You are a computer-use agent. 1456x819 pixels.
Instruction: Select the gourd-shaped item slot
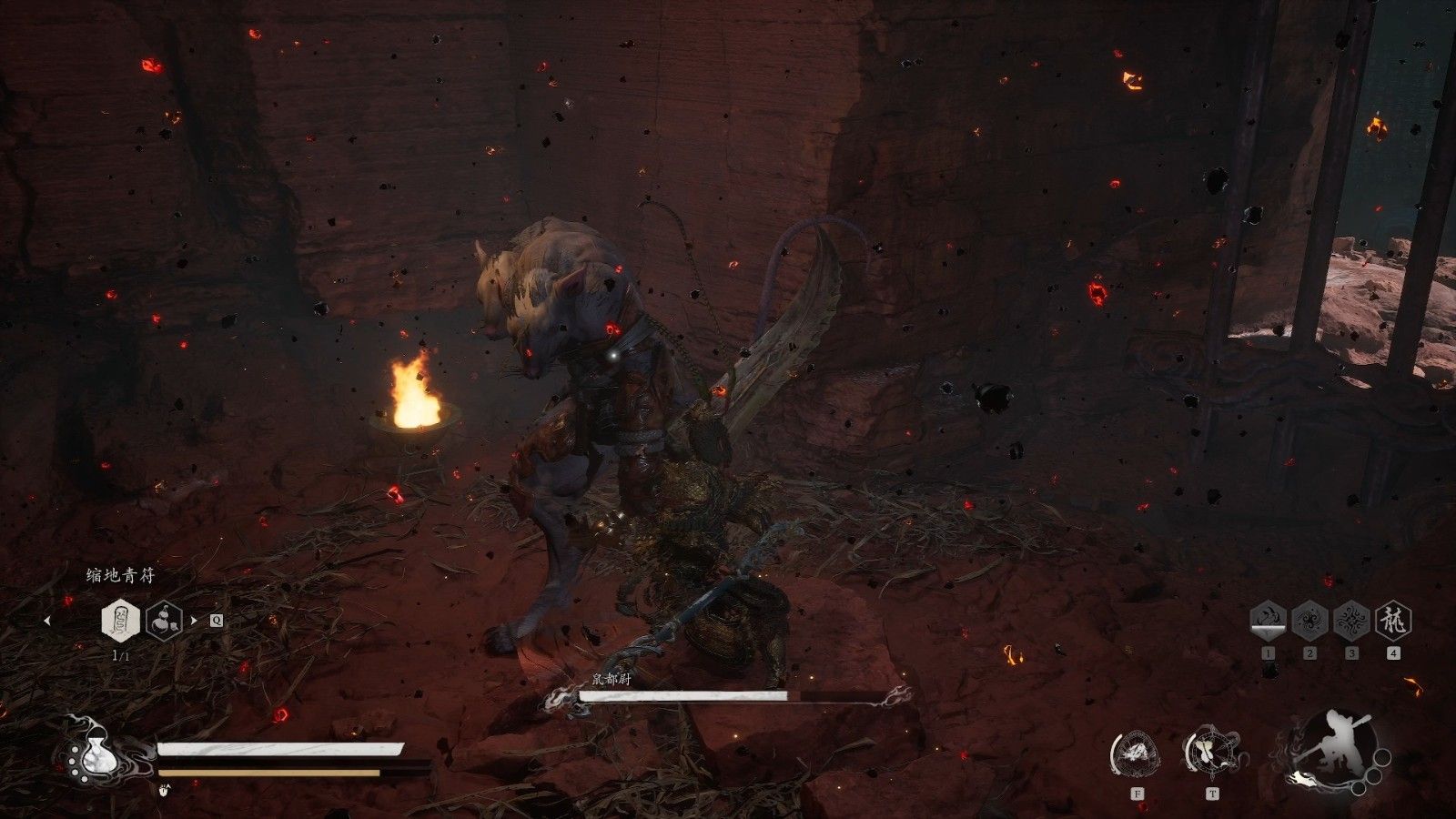164,621
